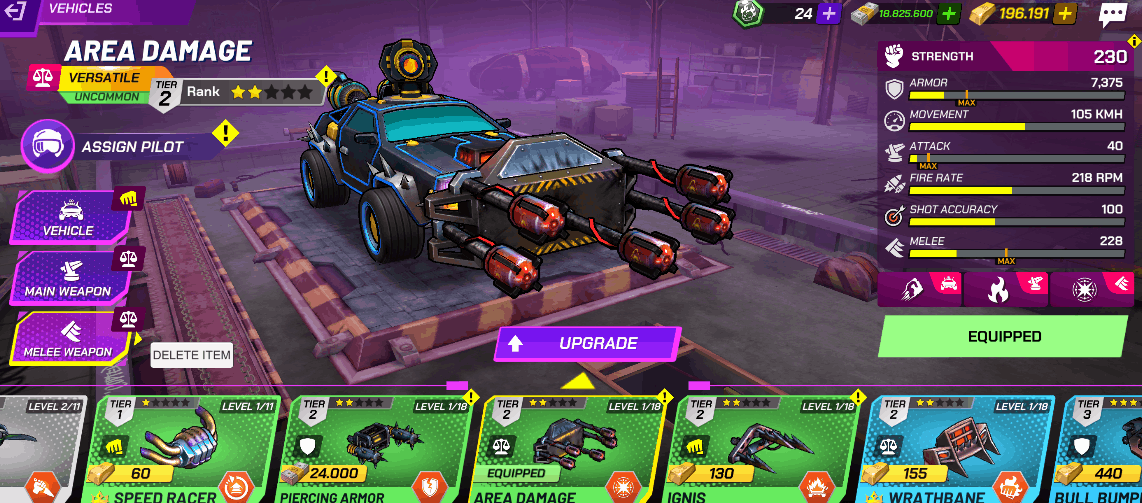
Task: Go back using the exit arrow button
Action: tap(17, 12)
